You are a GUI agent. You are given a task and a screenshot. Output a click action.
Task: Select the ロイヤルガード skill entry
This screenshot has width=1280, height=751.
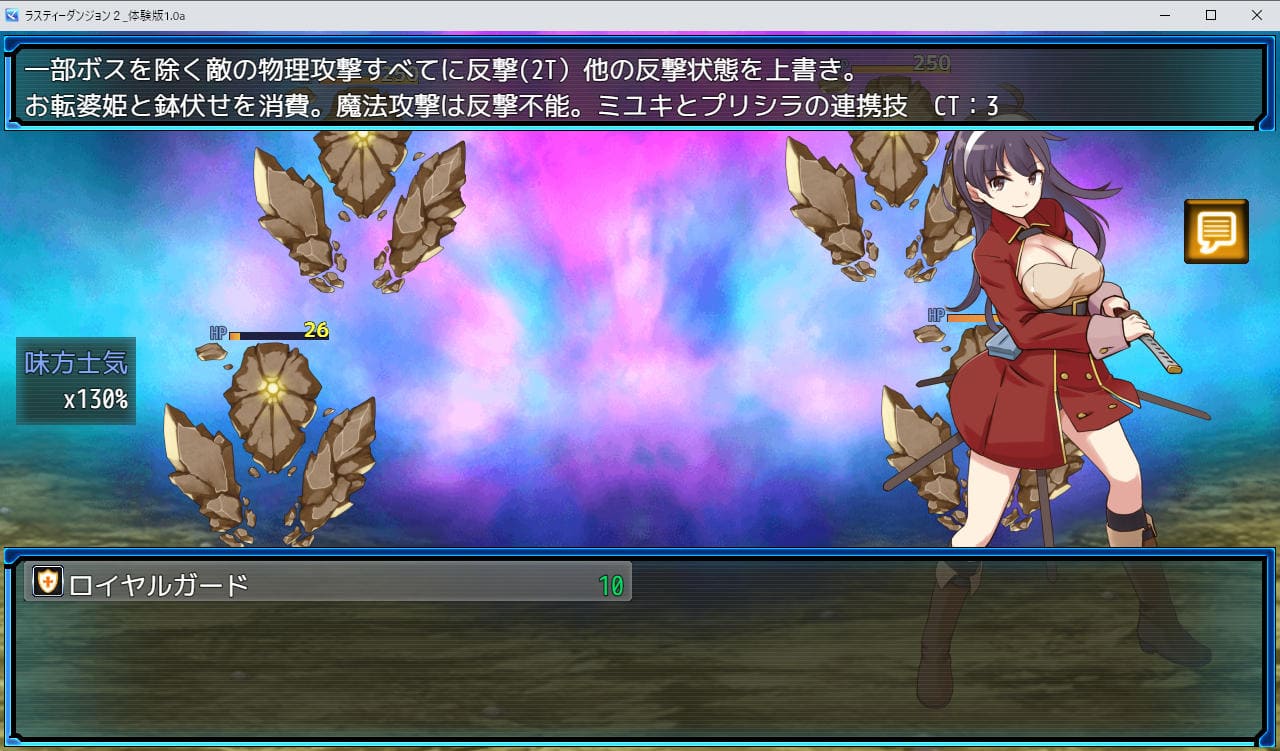click(x=328, y=582)
